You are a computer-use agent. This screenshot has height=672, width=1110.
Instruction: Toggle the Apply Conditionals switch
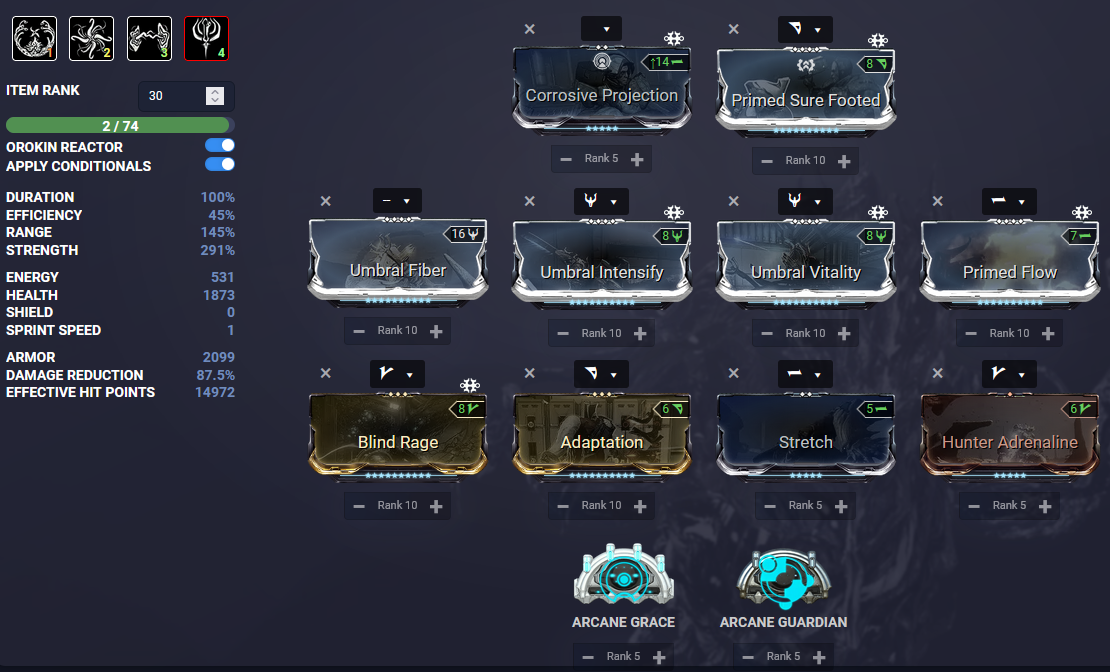[x=220, y=164]
